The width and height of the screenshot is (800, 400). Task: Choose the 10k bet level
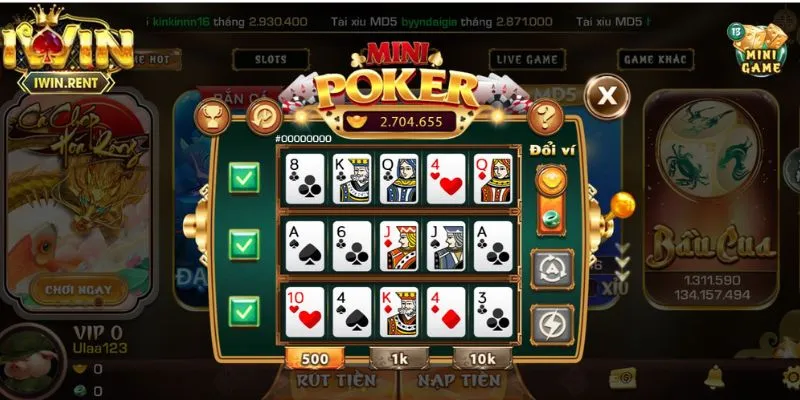click(x=483, y=357)
